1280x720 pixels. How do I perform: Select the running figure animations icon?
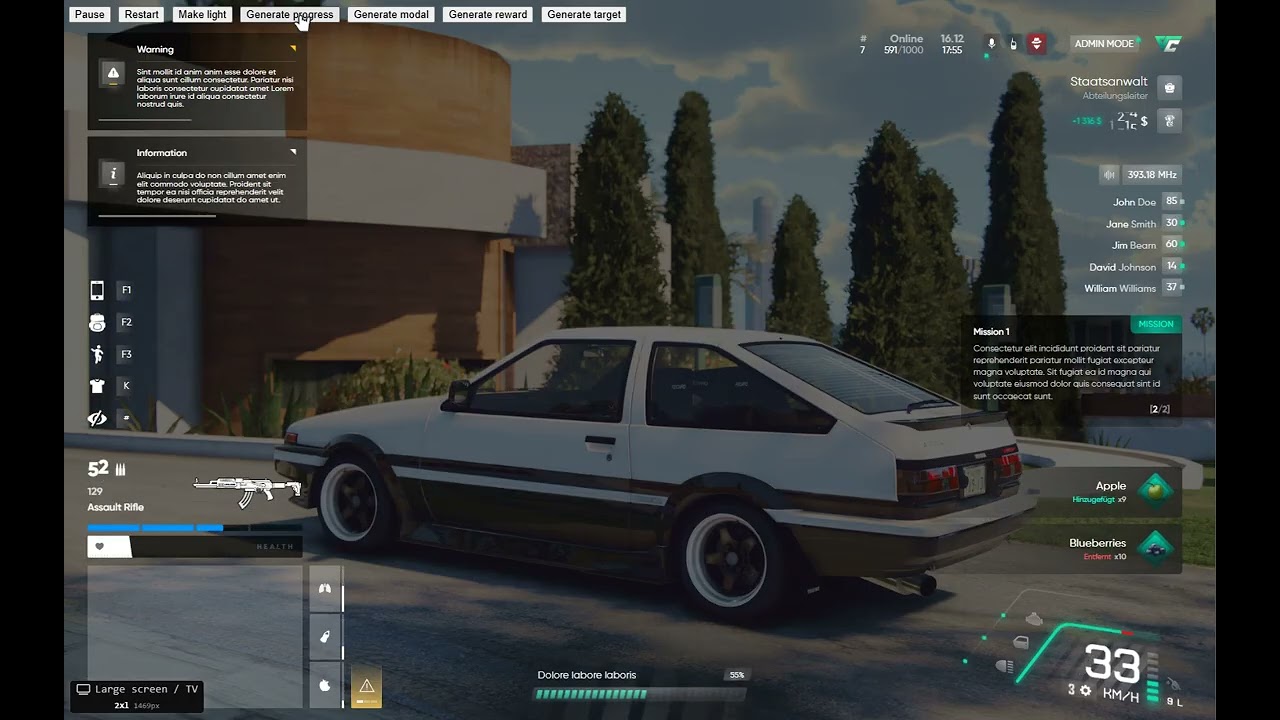pyautogui.click(x=97, y=354)
